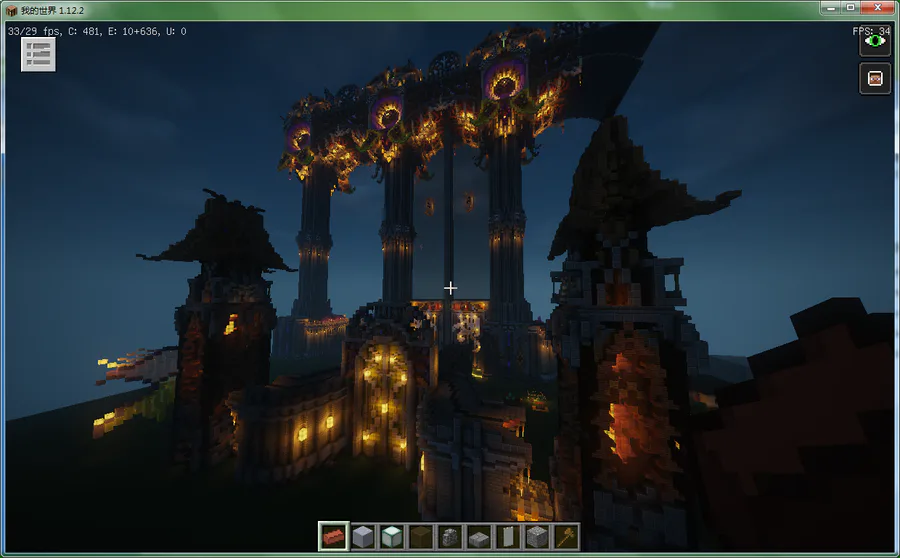Toggle the green eye visibility button
900x558 pixels.
875,41
